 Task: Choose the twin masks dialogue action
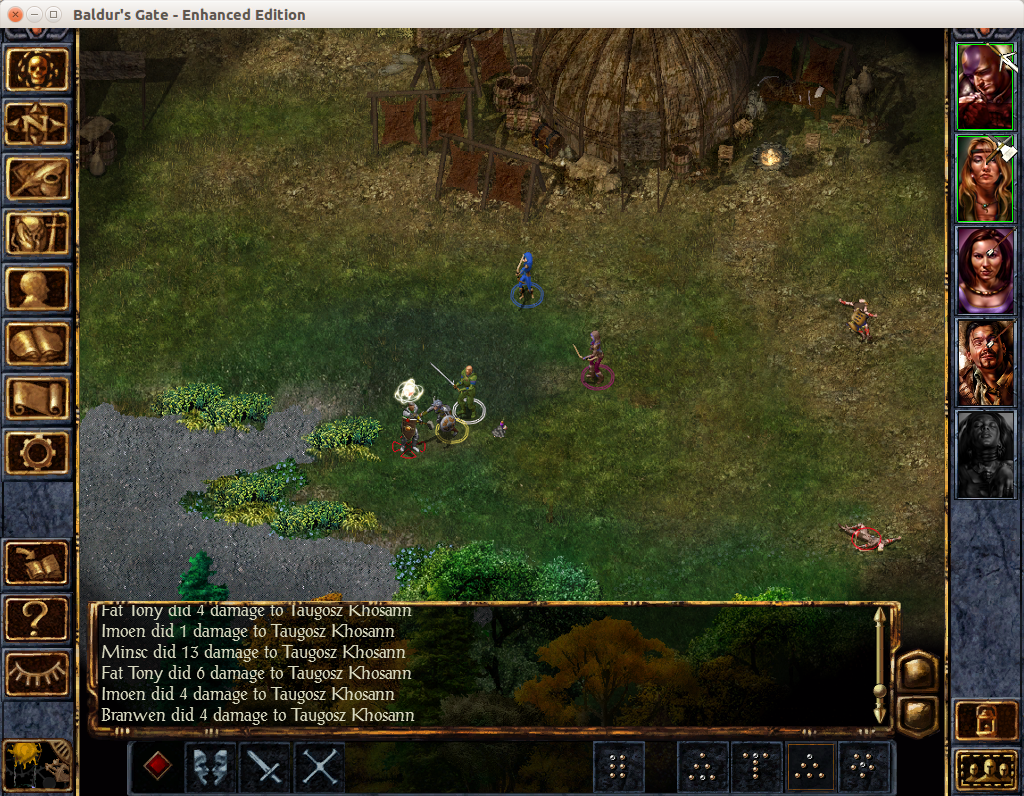(211, 767)
